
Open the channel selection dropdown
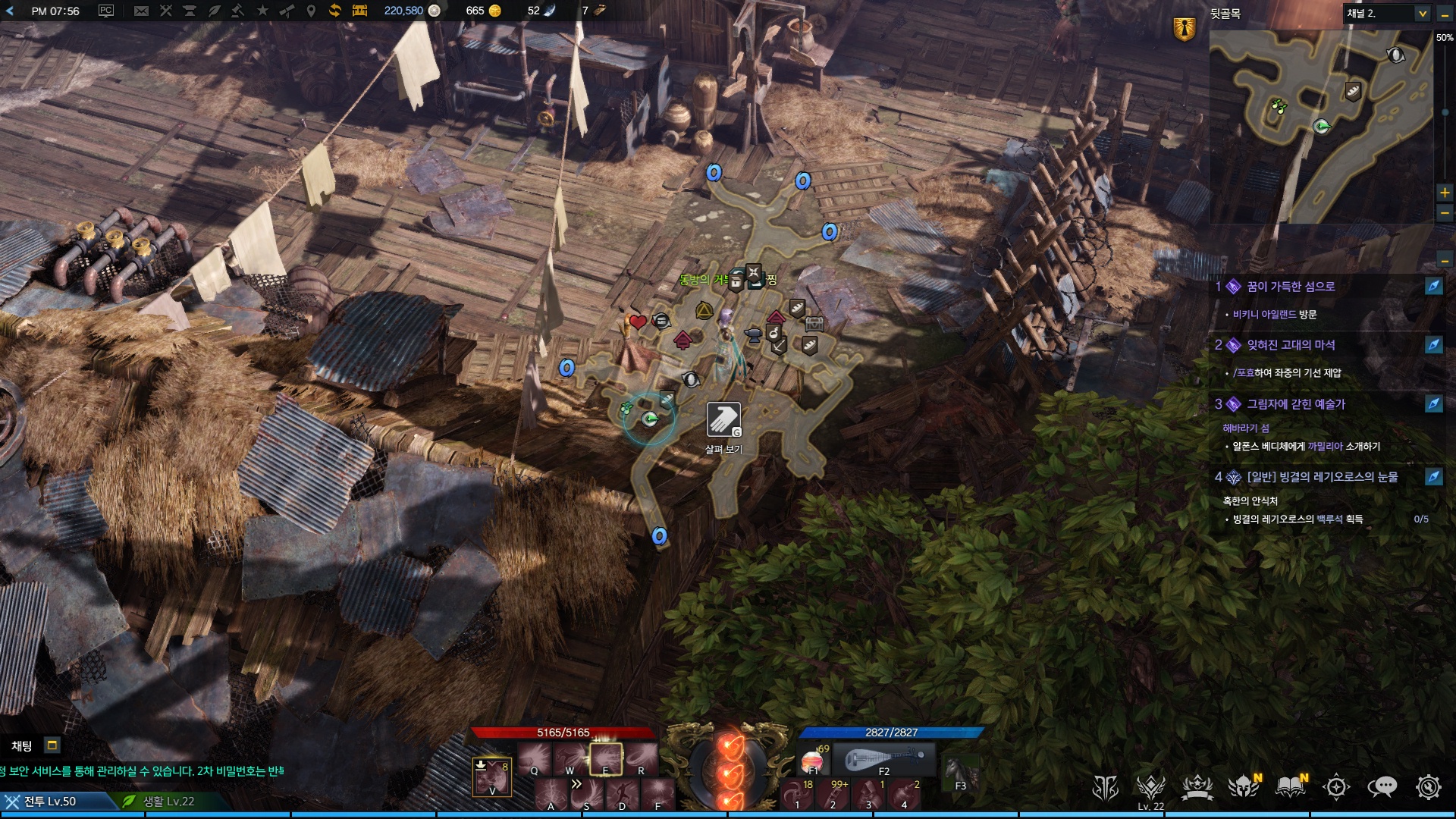point(1422,14)
